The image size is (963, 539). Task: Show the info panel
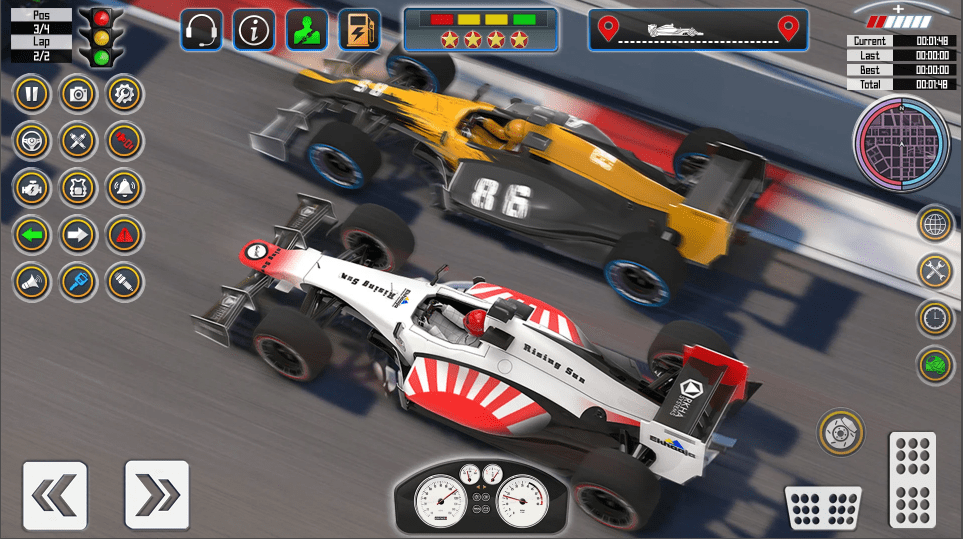[254, 30]
